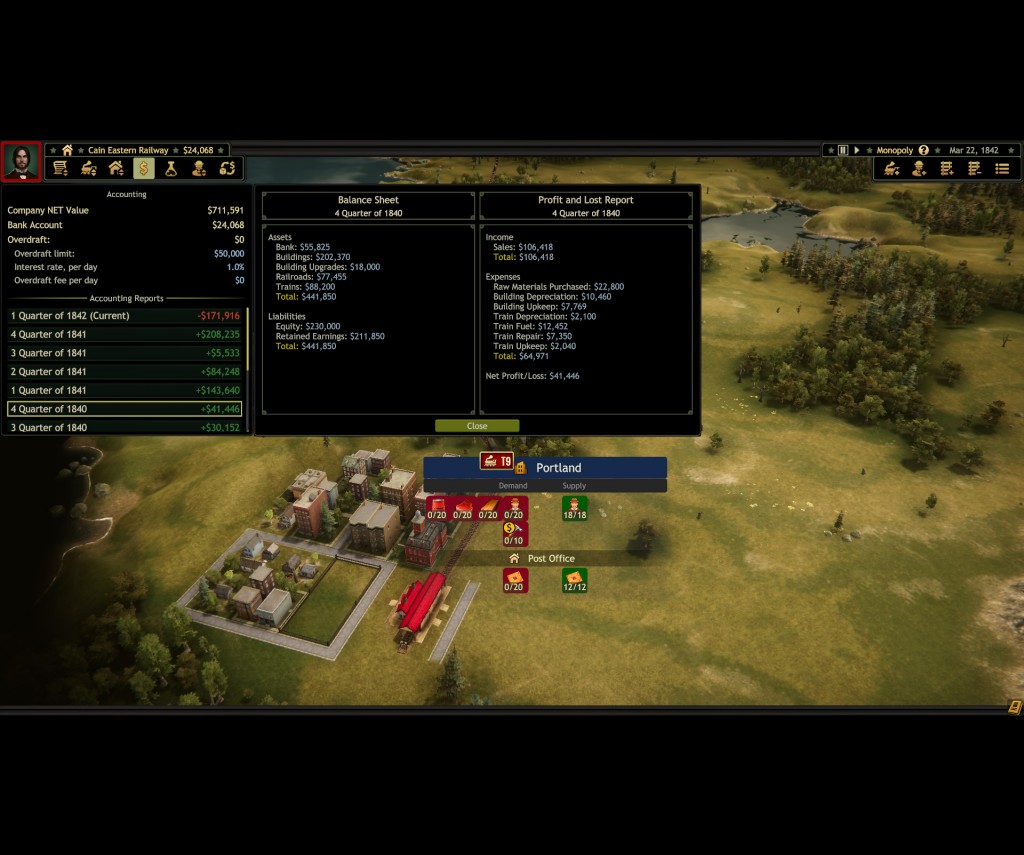Select the 1 Quarter of 1842 (Current) report
The image size is (1024, 855).
pos(125,316)
